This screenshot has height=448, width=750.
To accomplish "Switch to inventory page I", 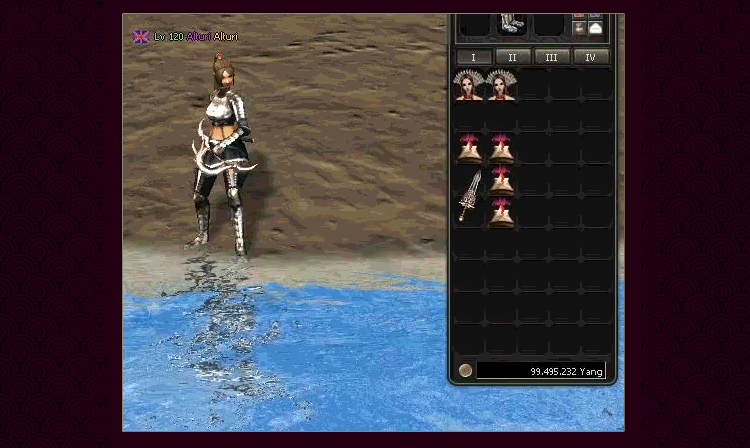I will [x=474, y=57].
